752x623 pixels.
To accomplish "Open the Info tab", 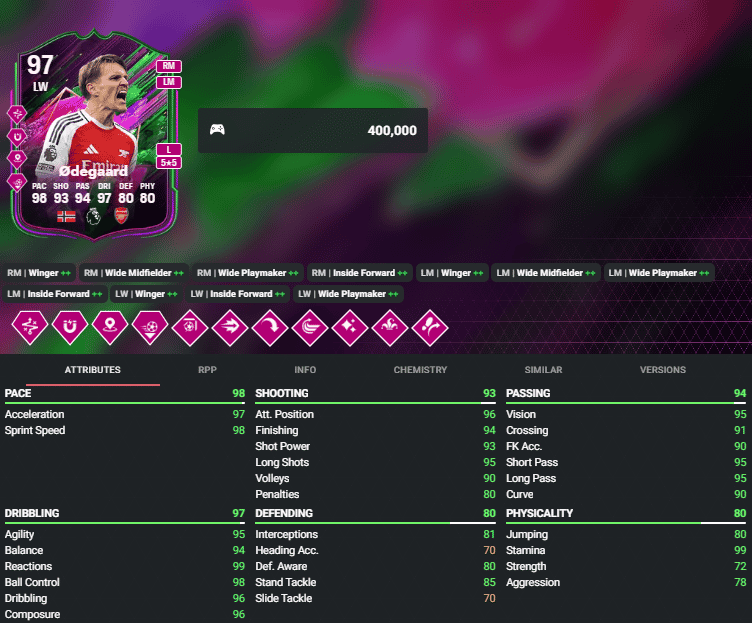I will click(305, 370).
